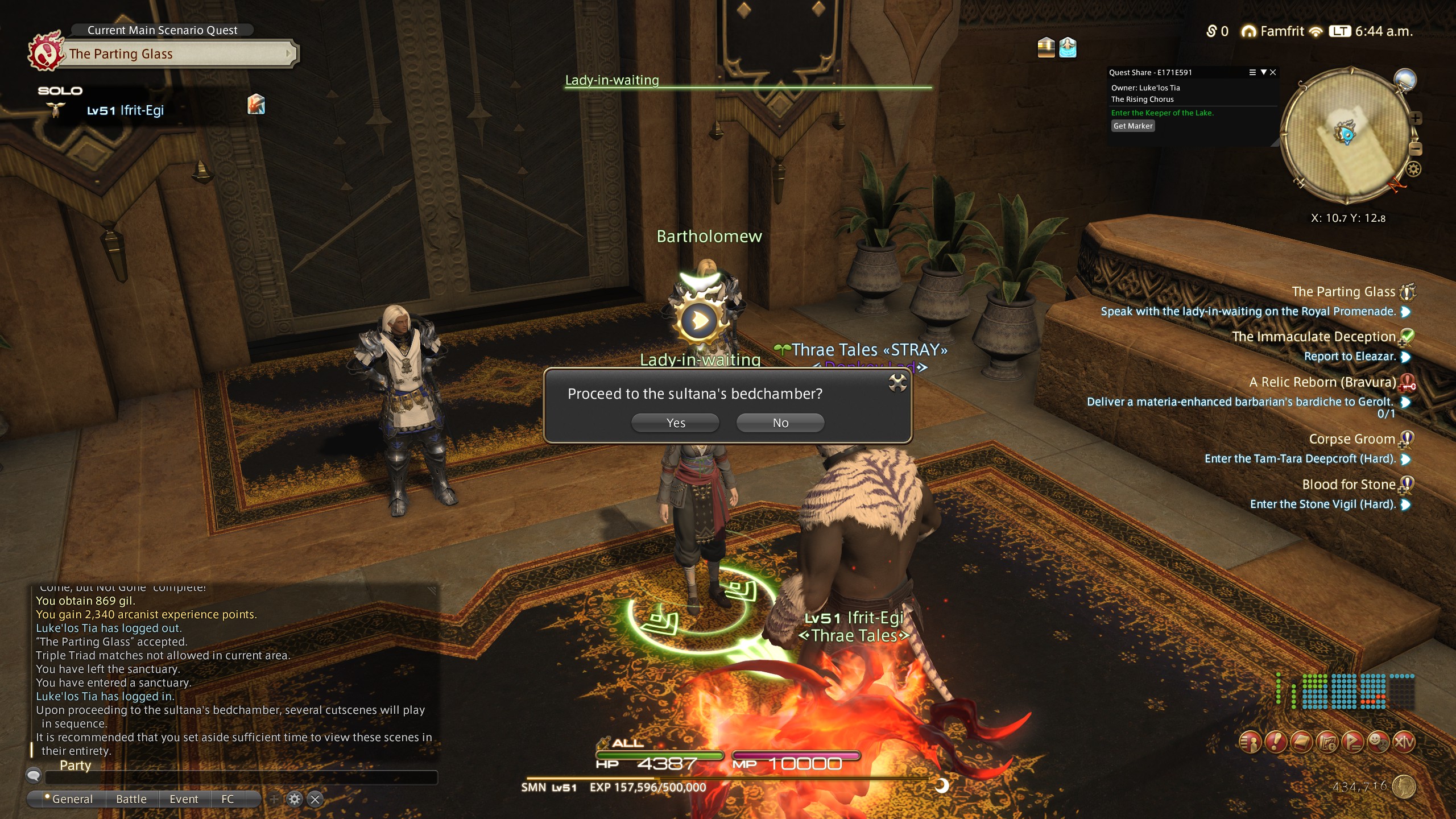Confirm with Yes to enter the bedchamber
Image resolution: width=1456 pixels, height=819 pixels.
(x=675, y=423)
